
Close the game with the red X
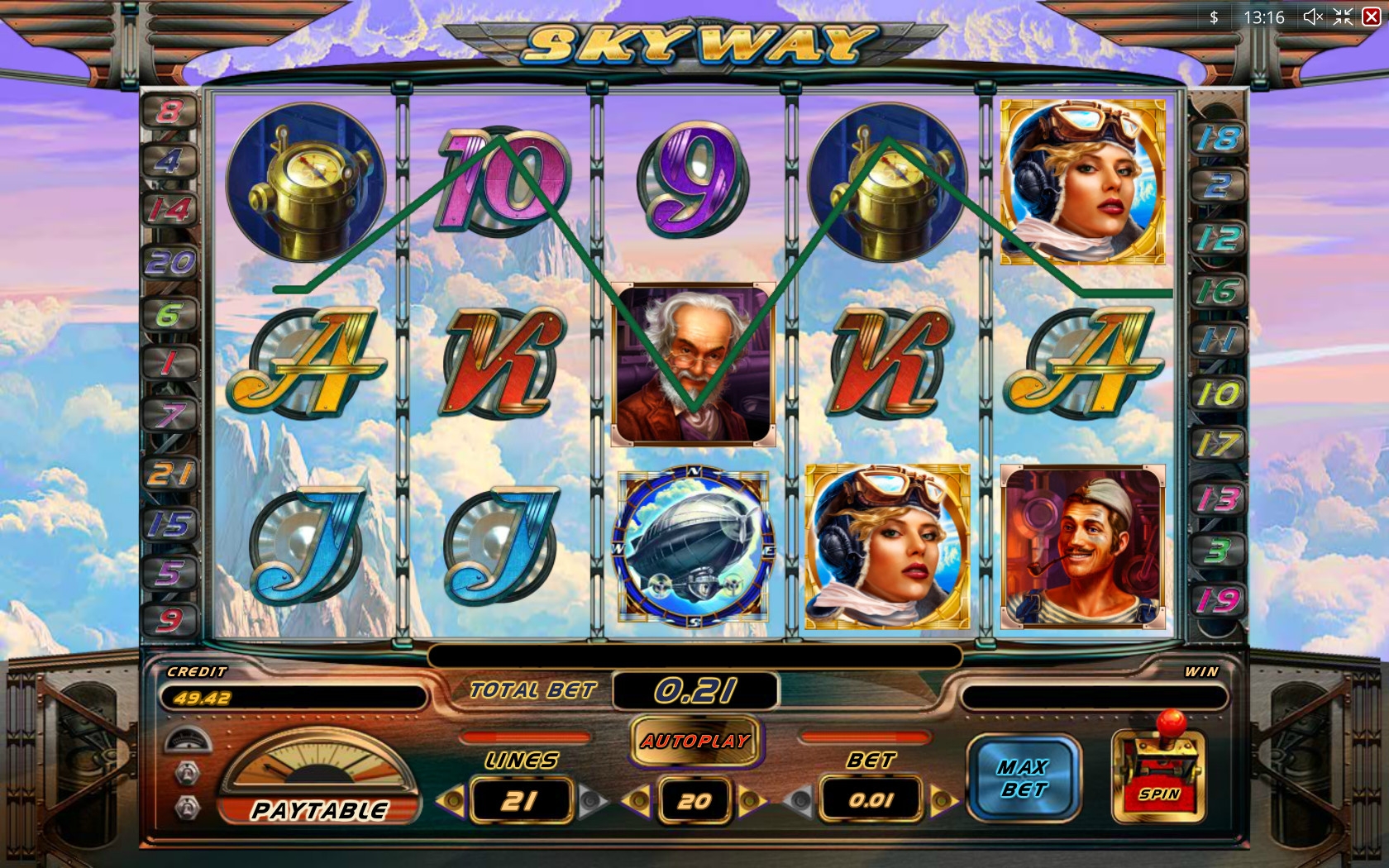(1371, 17)
